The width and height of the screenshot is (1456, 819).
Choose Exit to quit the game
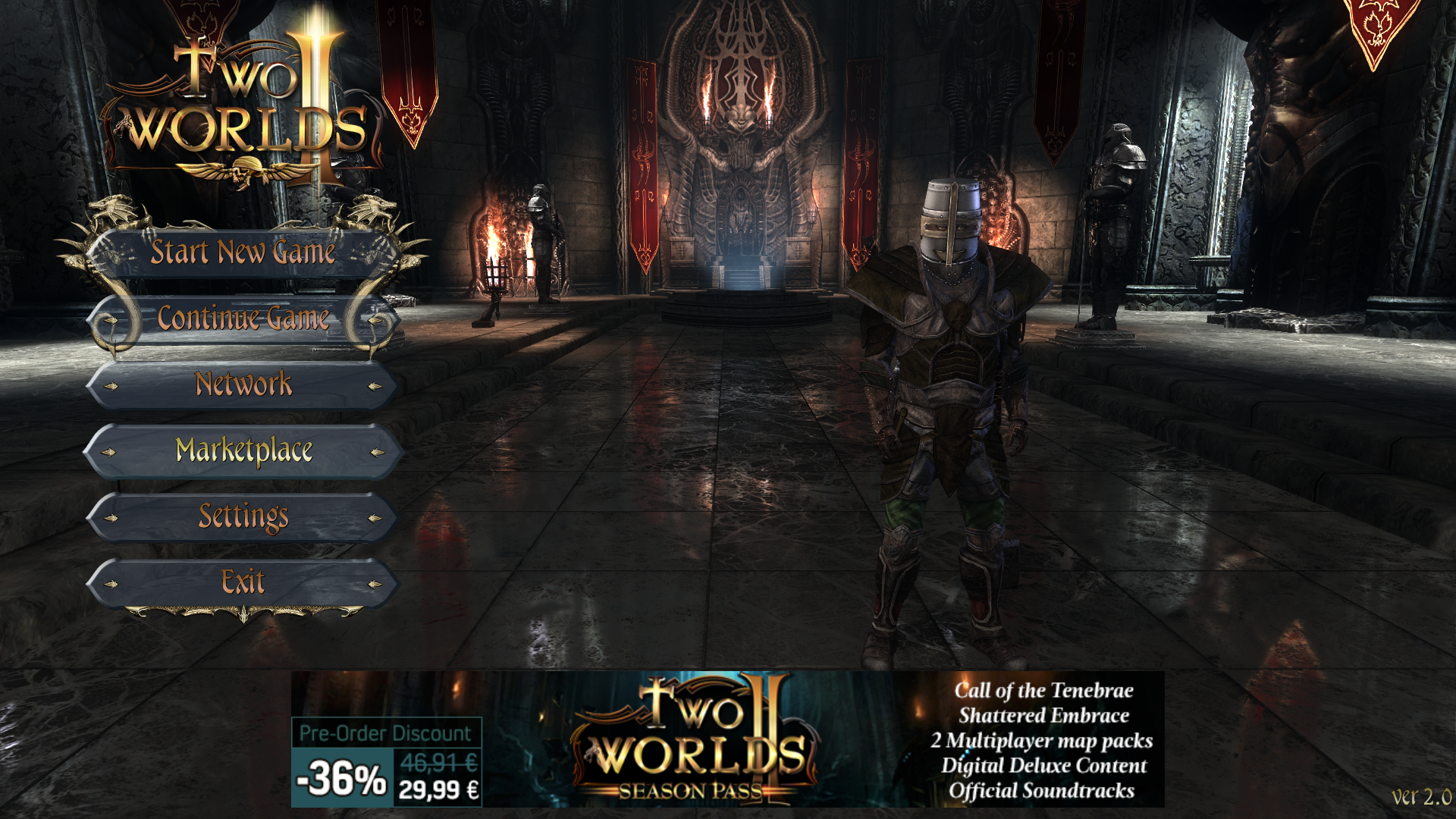click(x=243, y=582)
